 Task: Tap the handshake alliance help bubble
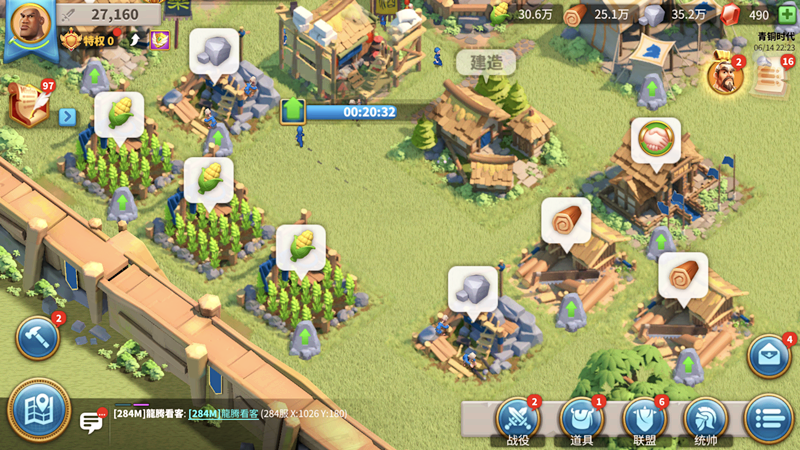[655, 139]
